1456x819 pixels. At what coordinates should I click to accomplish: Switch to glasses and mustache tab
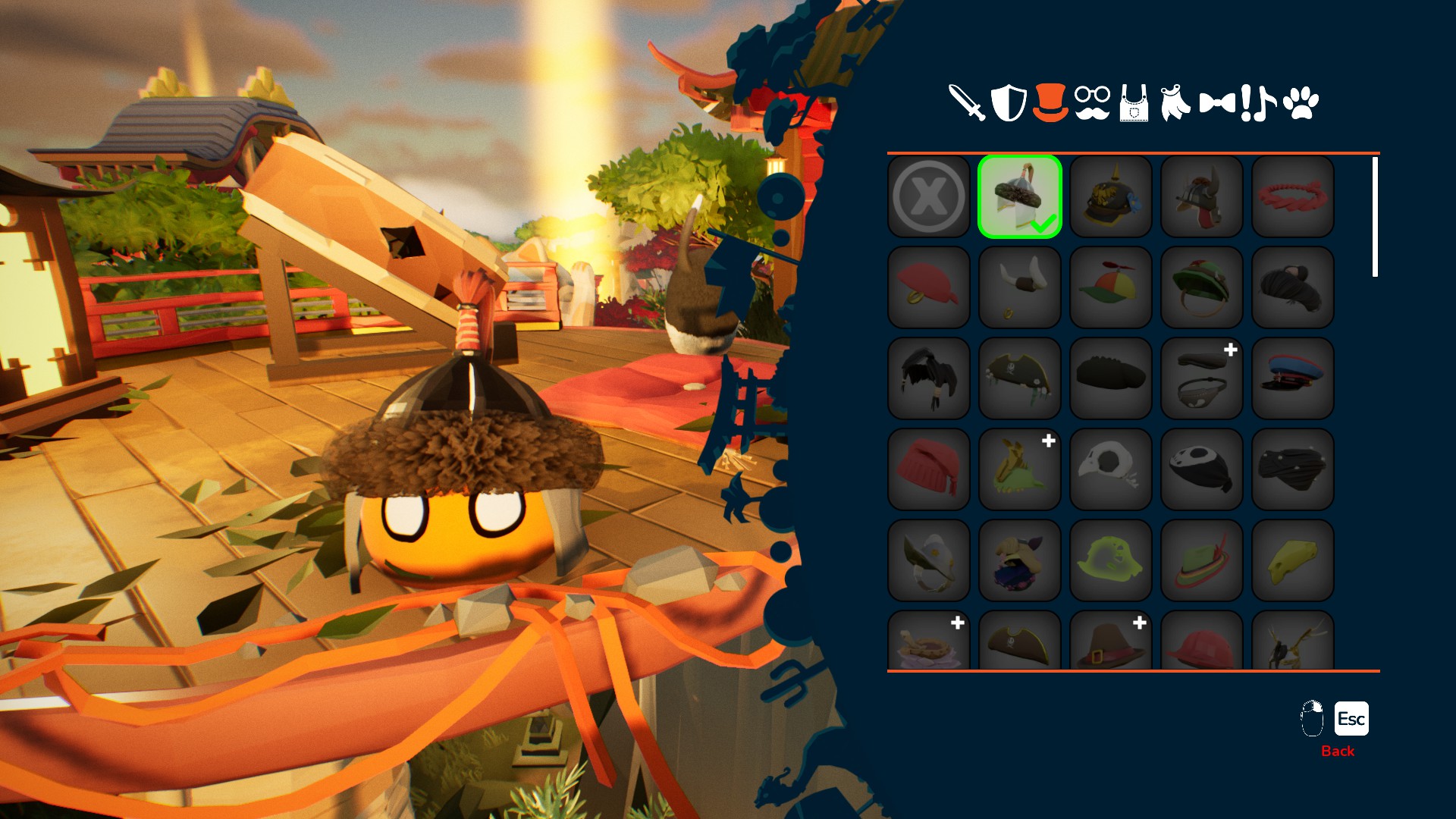pos(1092,103)
